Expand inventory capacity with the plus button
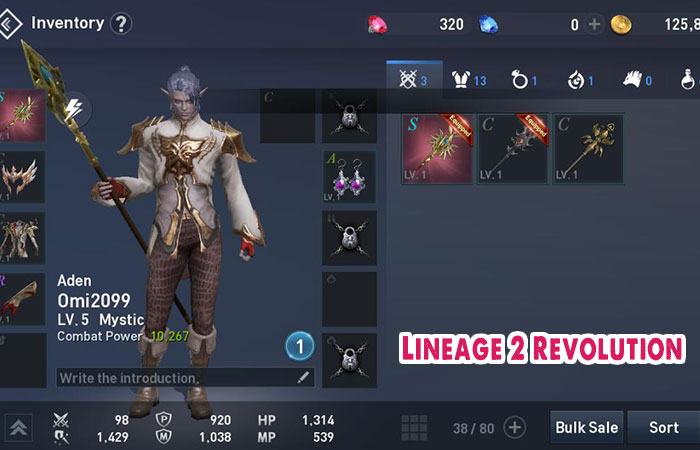 point(514,428)
